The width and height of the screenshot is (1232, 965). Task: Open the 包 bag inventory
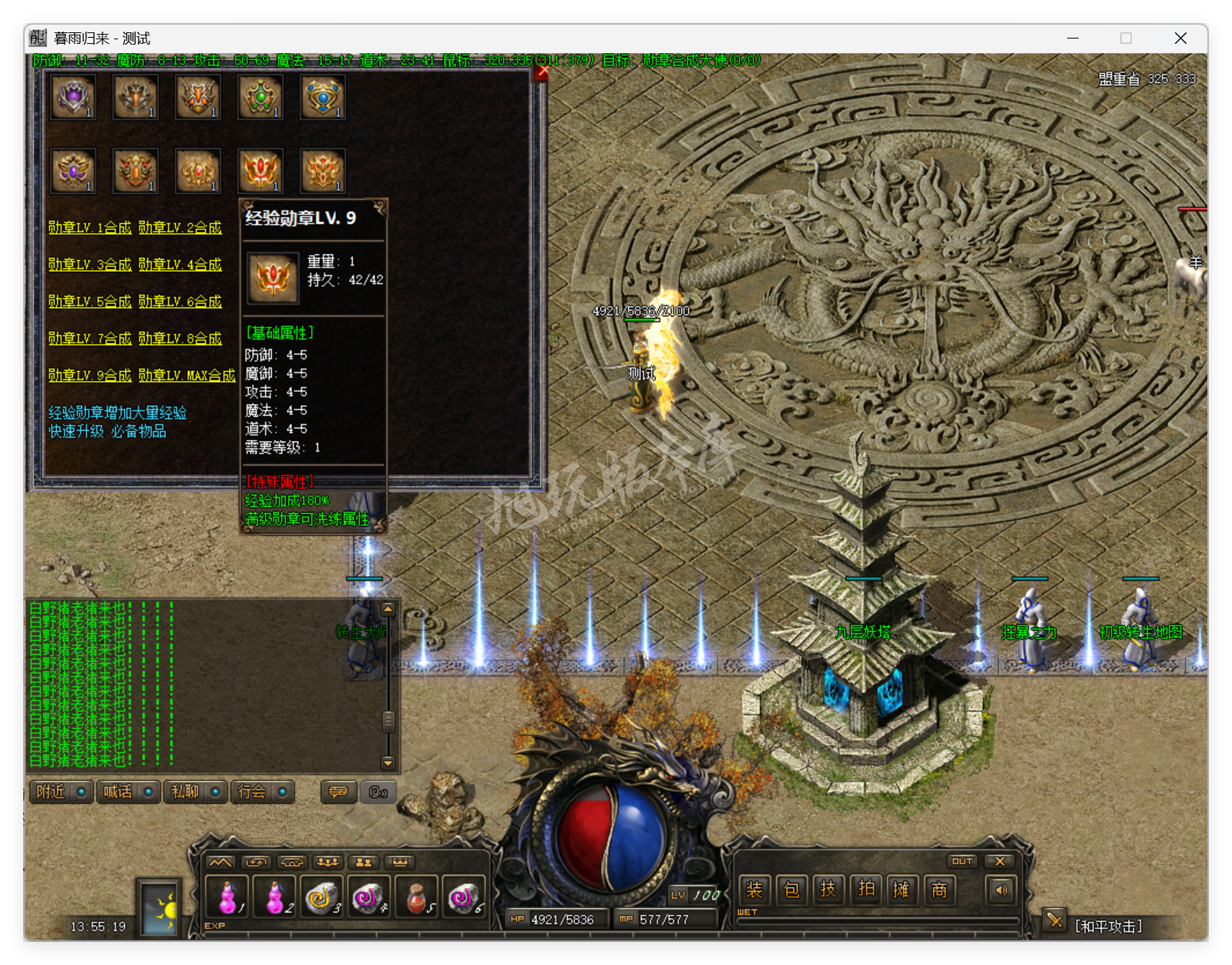tap(791, 890)
